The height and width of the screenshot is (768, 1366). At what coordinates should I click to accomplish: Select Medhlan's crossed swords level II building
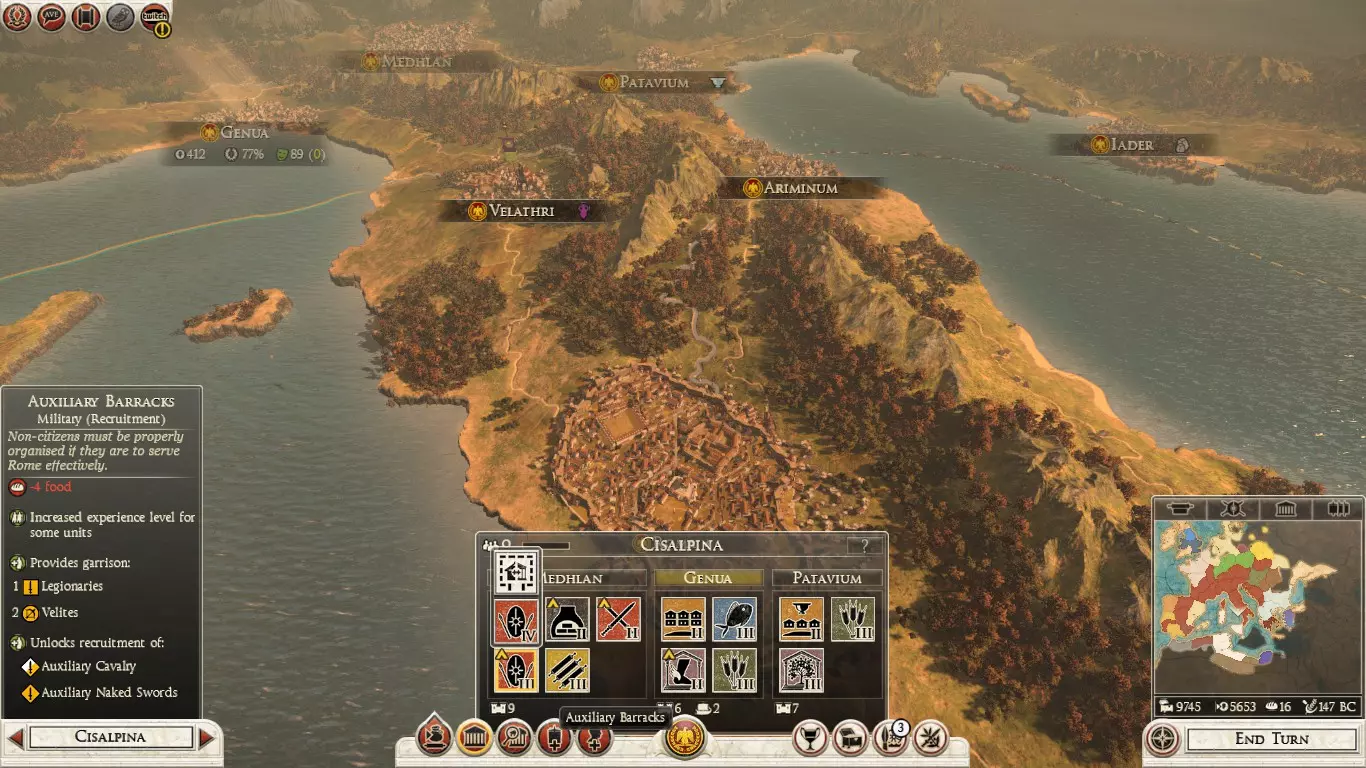[618, 620]
